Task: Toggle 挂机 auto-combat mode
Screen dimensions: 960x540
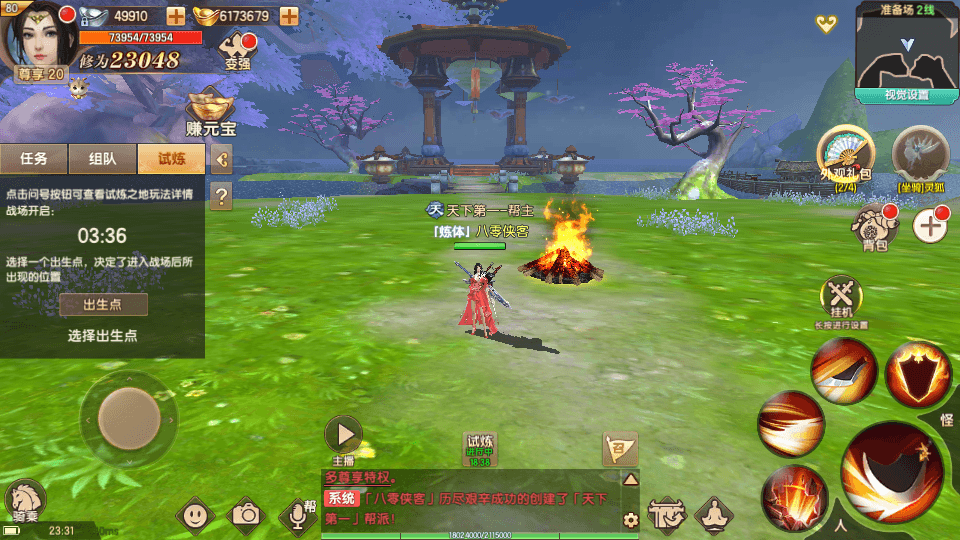Action: [x=841, y=298]
